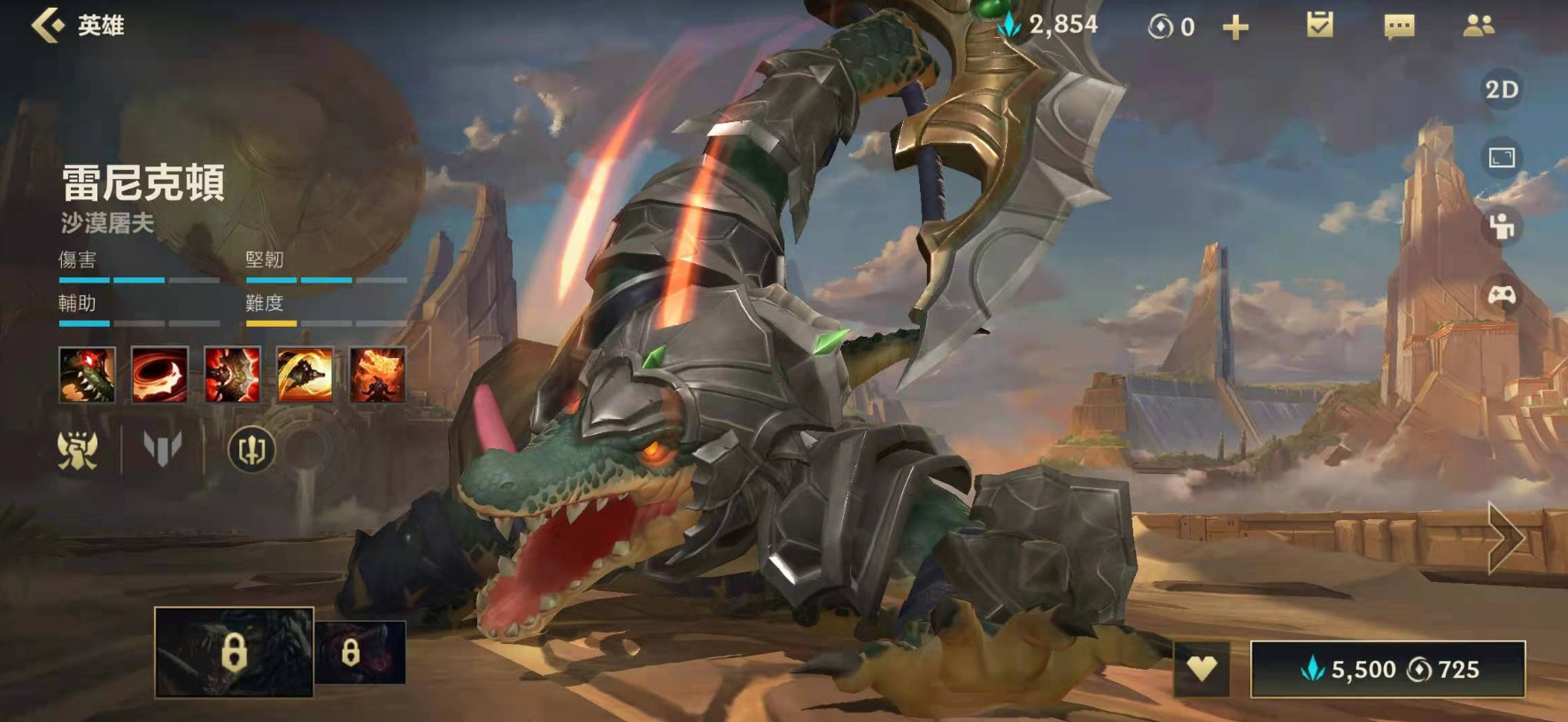Add more currency with the plus button

point(1235,27)
